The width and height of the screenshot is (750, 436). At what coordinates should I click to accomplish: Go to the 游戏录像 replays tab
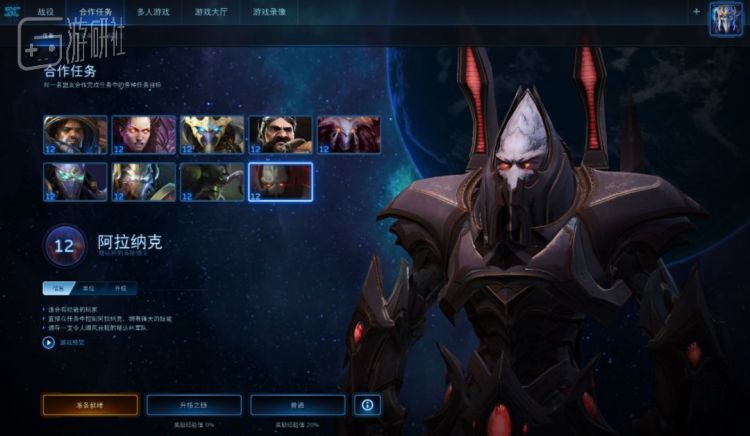269,12
